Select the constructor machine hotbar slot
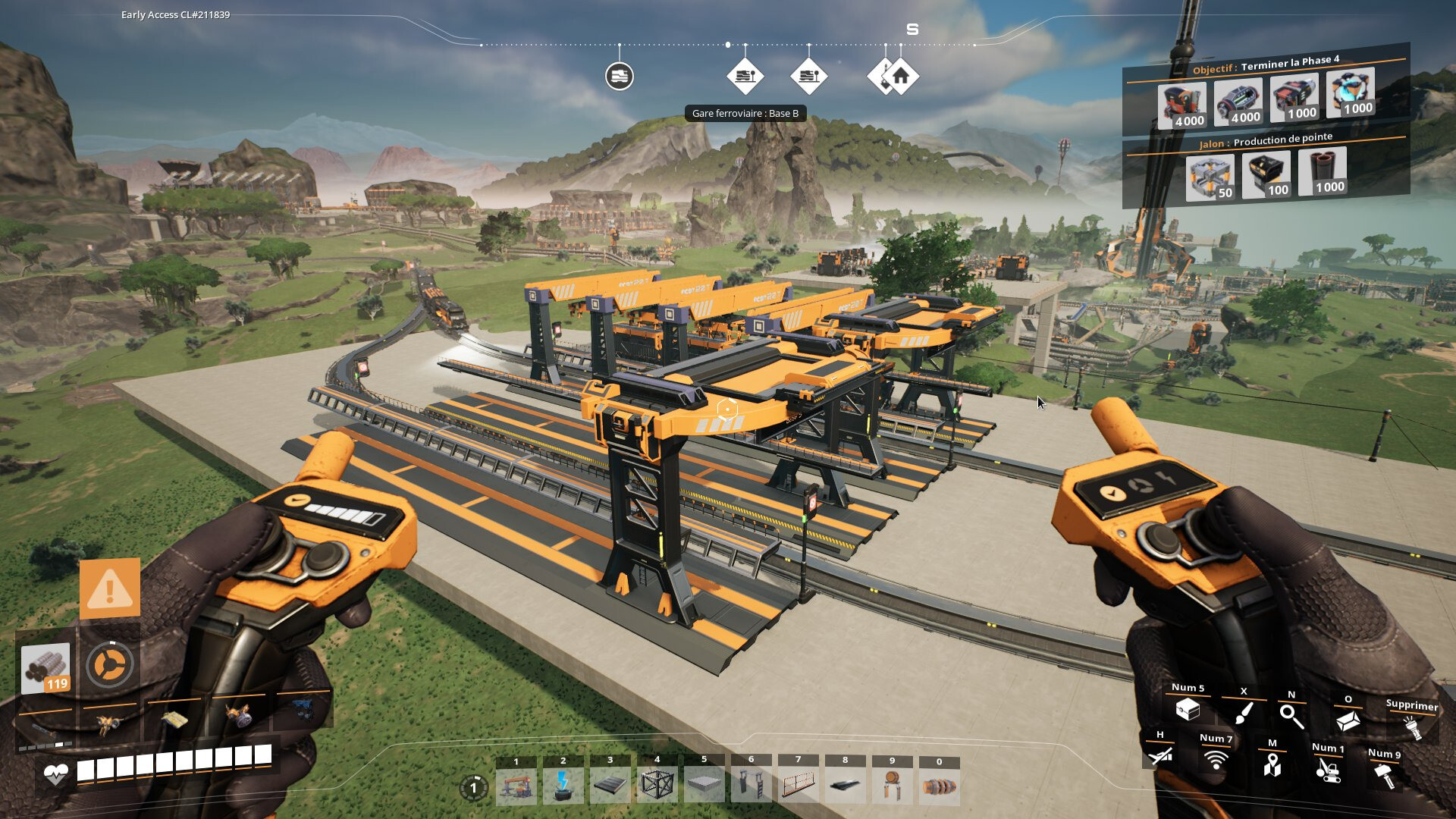Viewport: 1456px width, 819px height. click(516, 786)
